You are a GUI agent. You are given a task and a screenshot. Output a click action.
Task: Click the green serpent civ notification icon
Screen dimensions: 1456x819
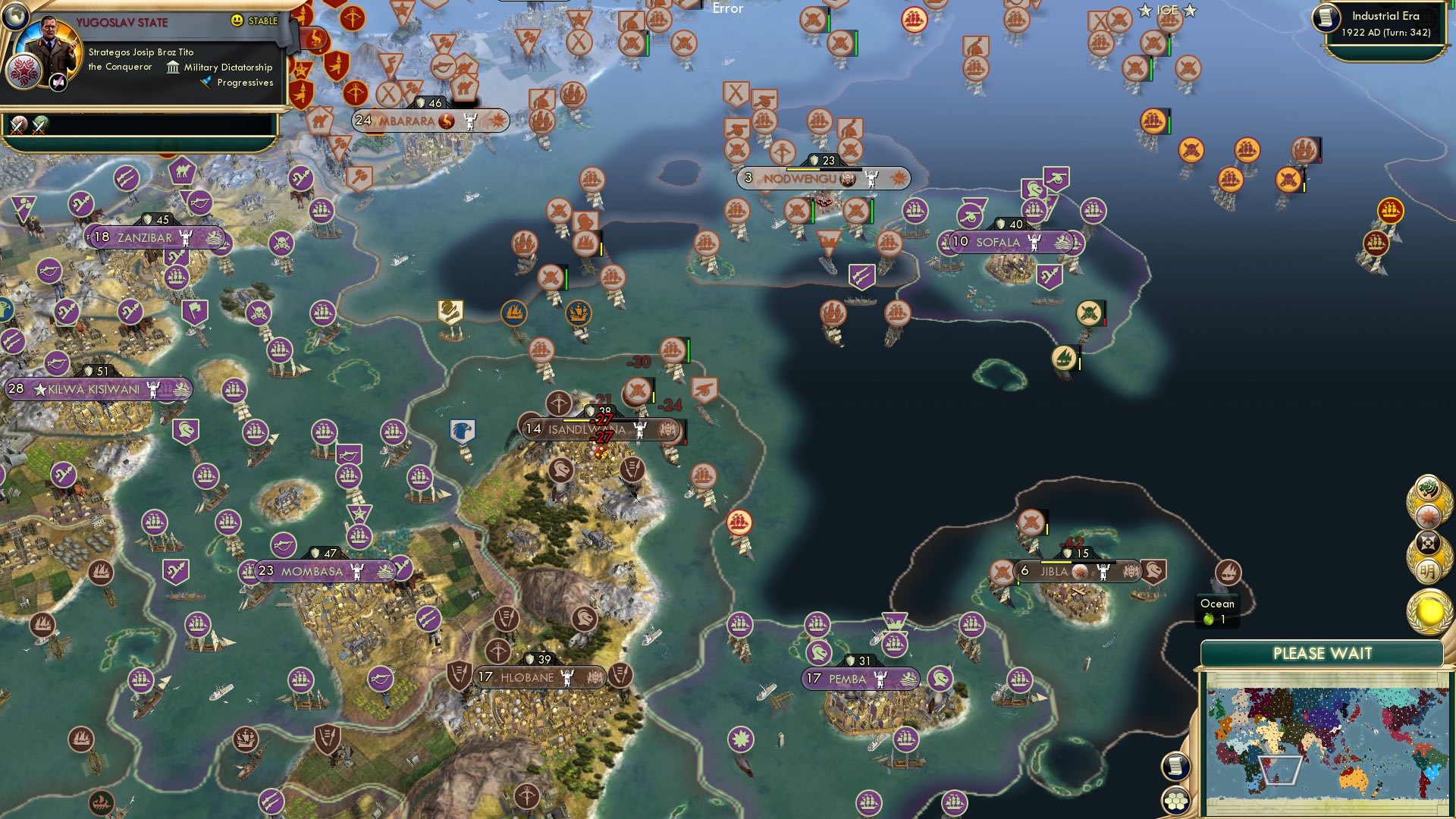pos(1429,486)
